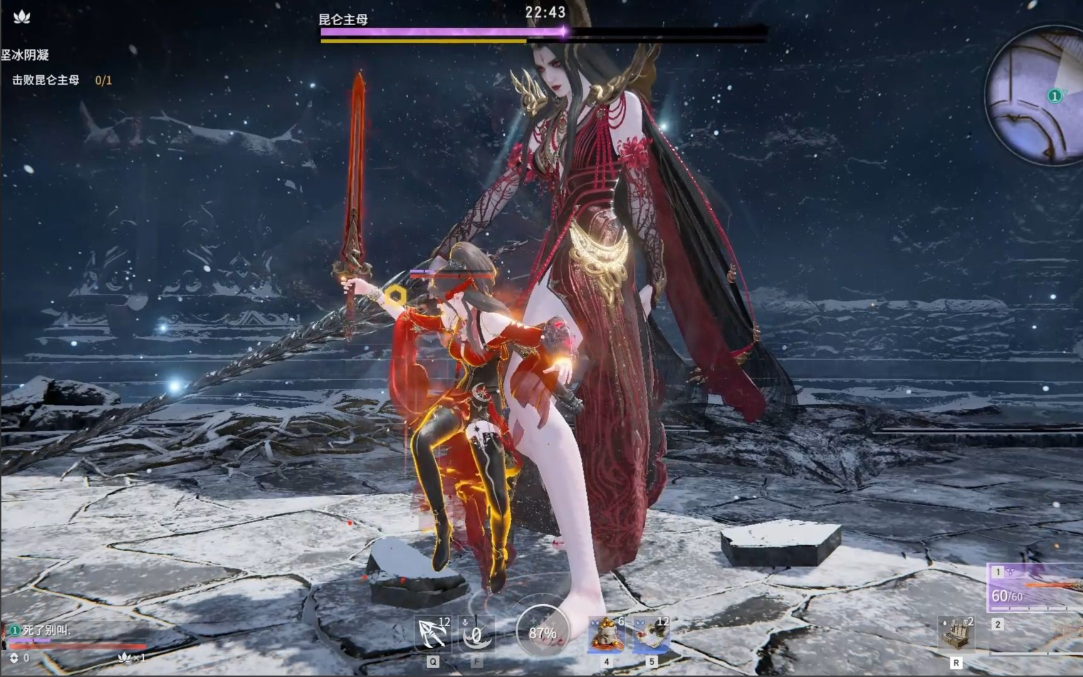Switch to the purple weapon slot 1

click(x=1035, y=588)
